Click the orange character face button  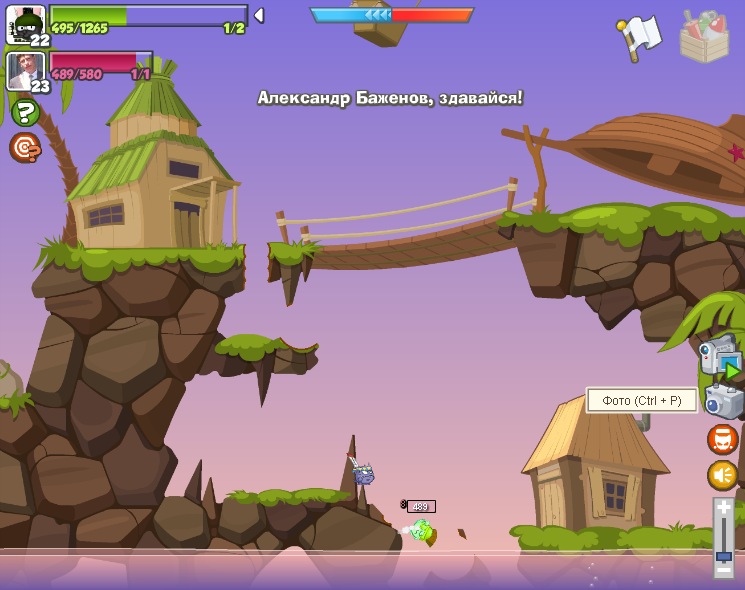[723, 439]
